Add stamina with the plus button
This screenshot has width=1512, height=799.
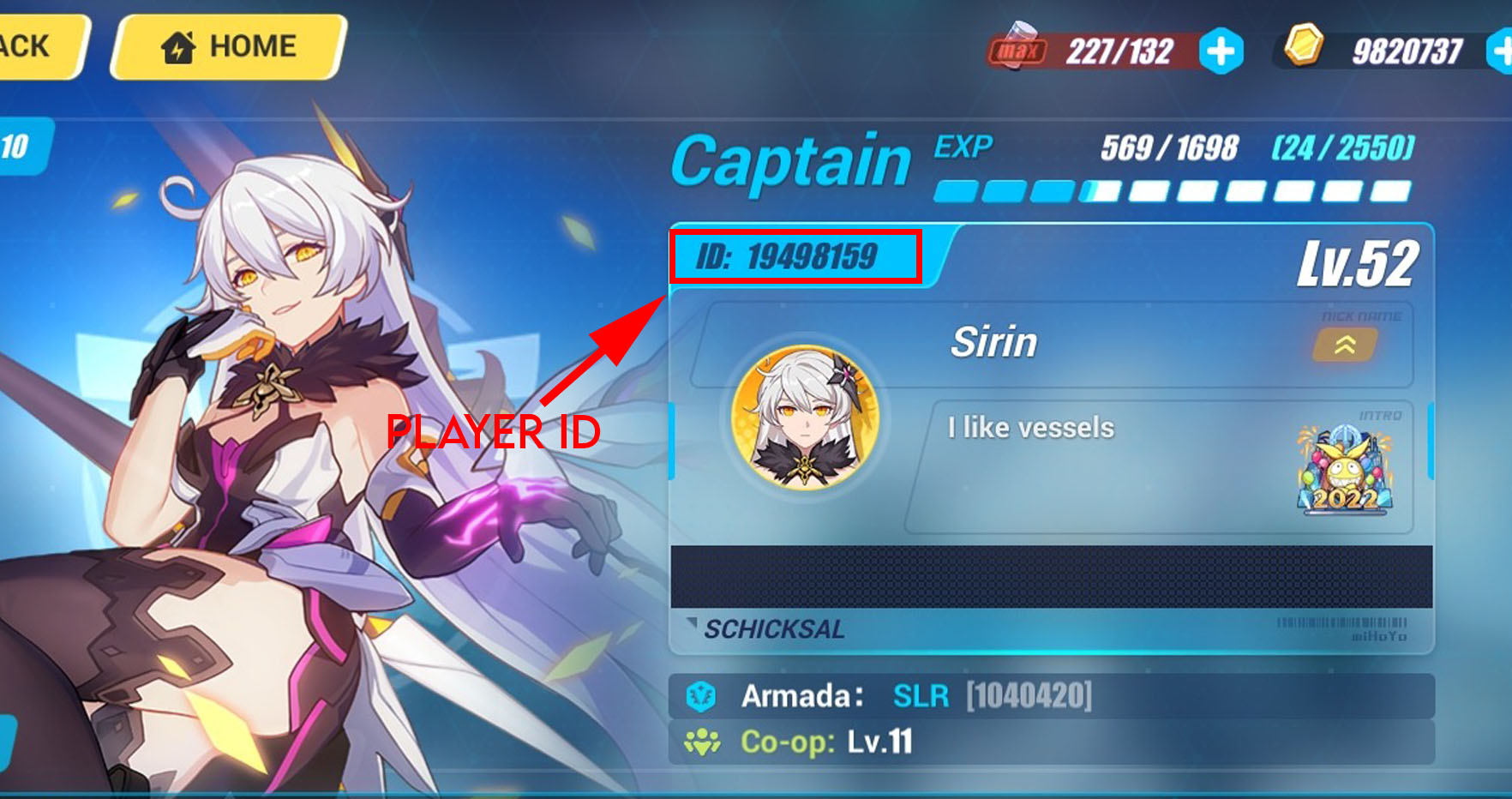[x=1221, y=51]
